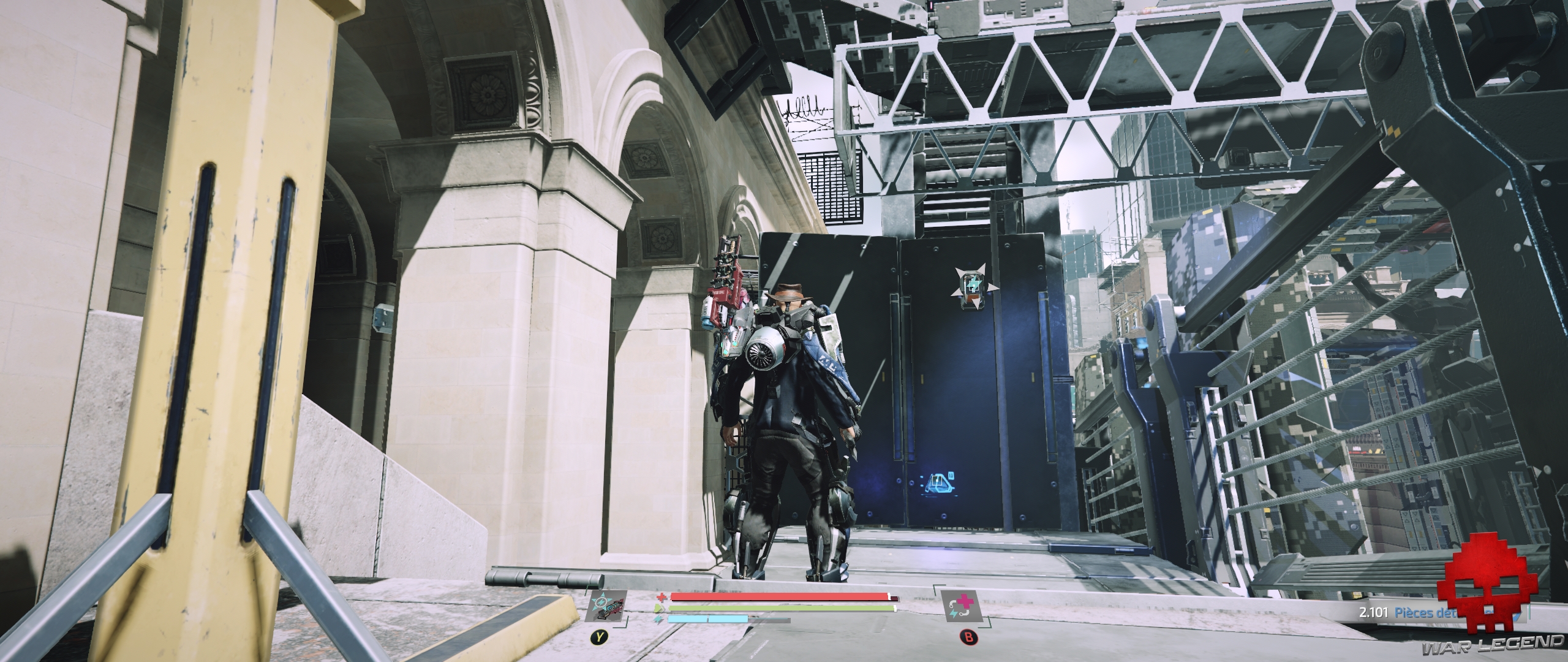This screenshot has width=1568, height=662.
Task: Click the red health bar
Action: point(778,596)
